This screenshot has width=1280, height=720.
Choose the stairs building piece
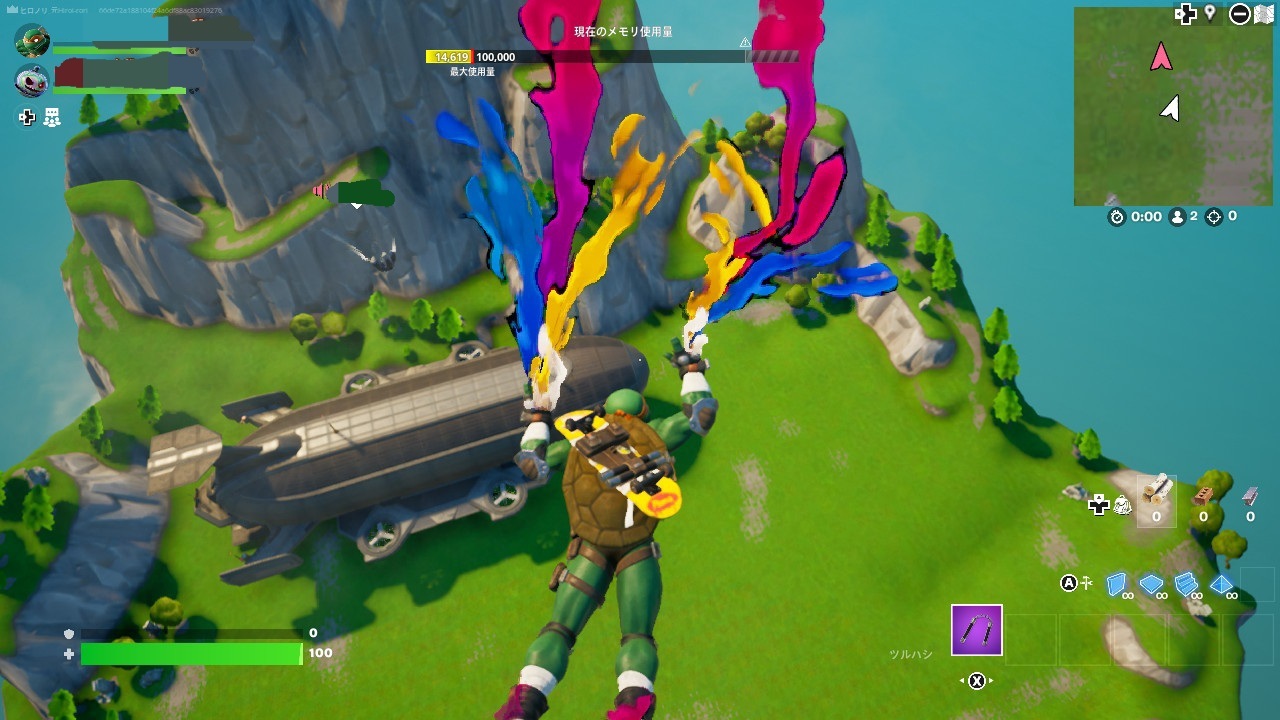1187,584
